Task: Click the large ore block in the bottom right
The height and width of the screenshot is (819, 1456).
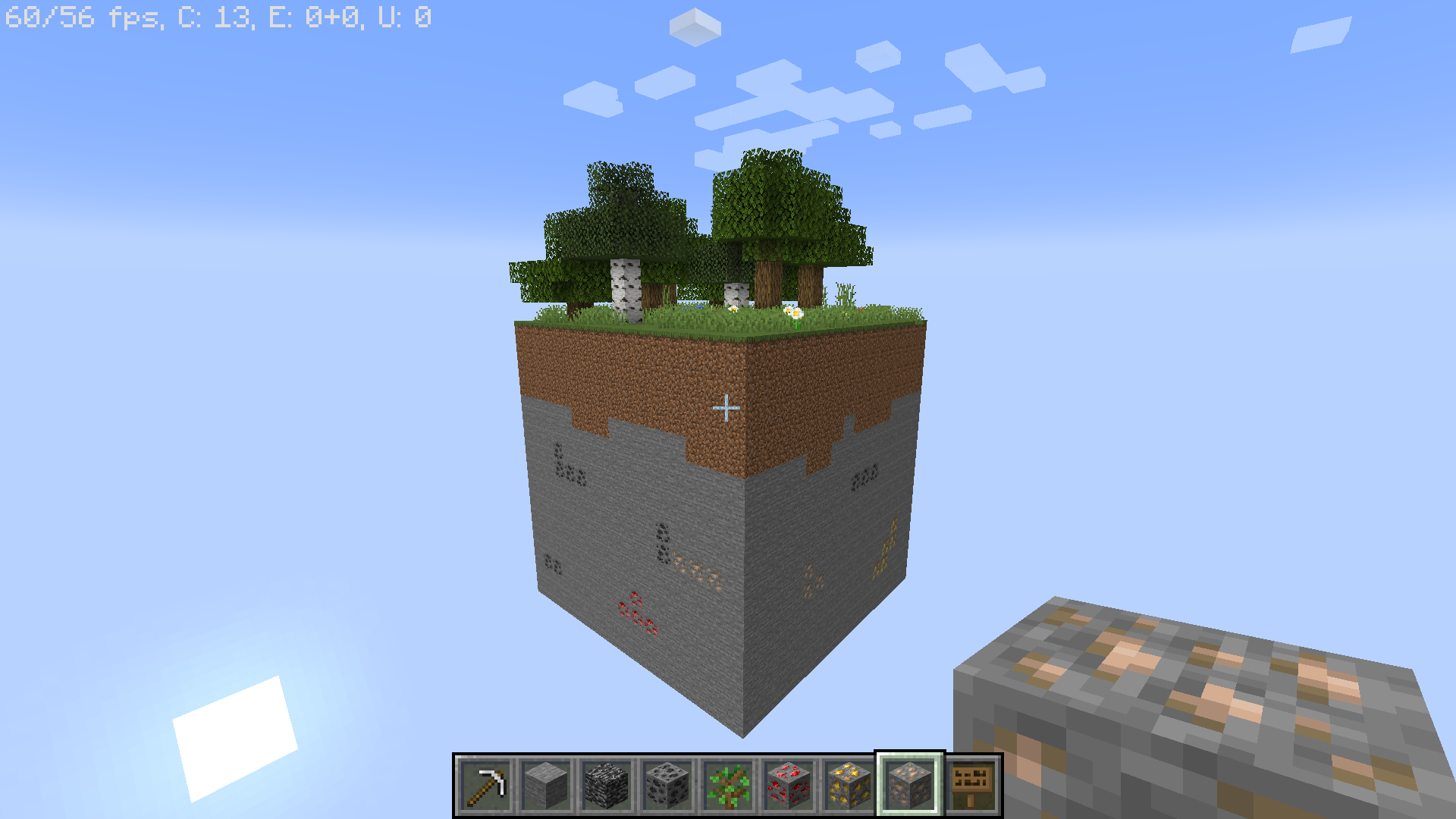Action: 1198,705
